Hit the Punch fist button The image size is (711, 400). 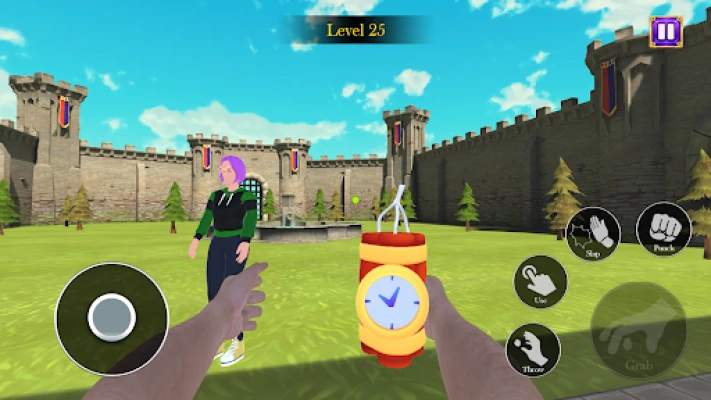tap(663, 229)
